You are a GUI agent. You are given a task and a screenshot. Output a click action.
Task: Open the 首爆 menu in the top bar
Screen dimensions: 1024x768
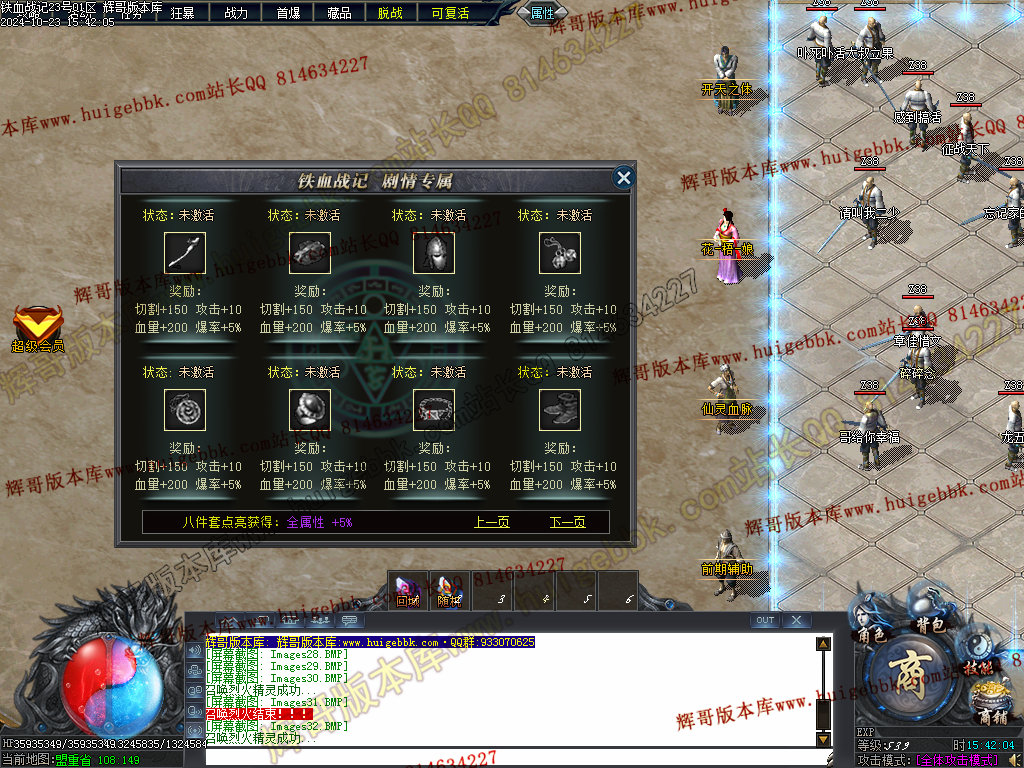tap(288, 13)
